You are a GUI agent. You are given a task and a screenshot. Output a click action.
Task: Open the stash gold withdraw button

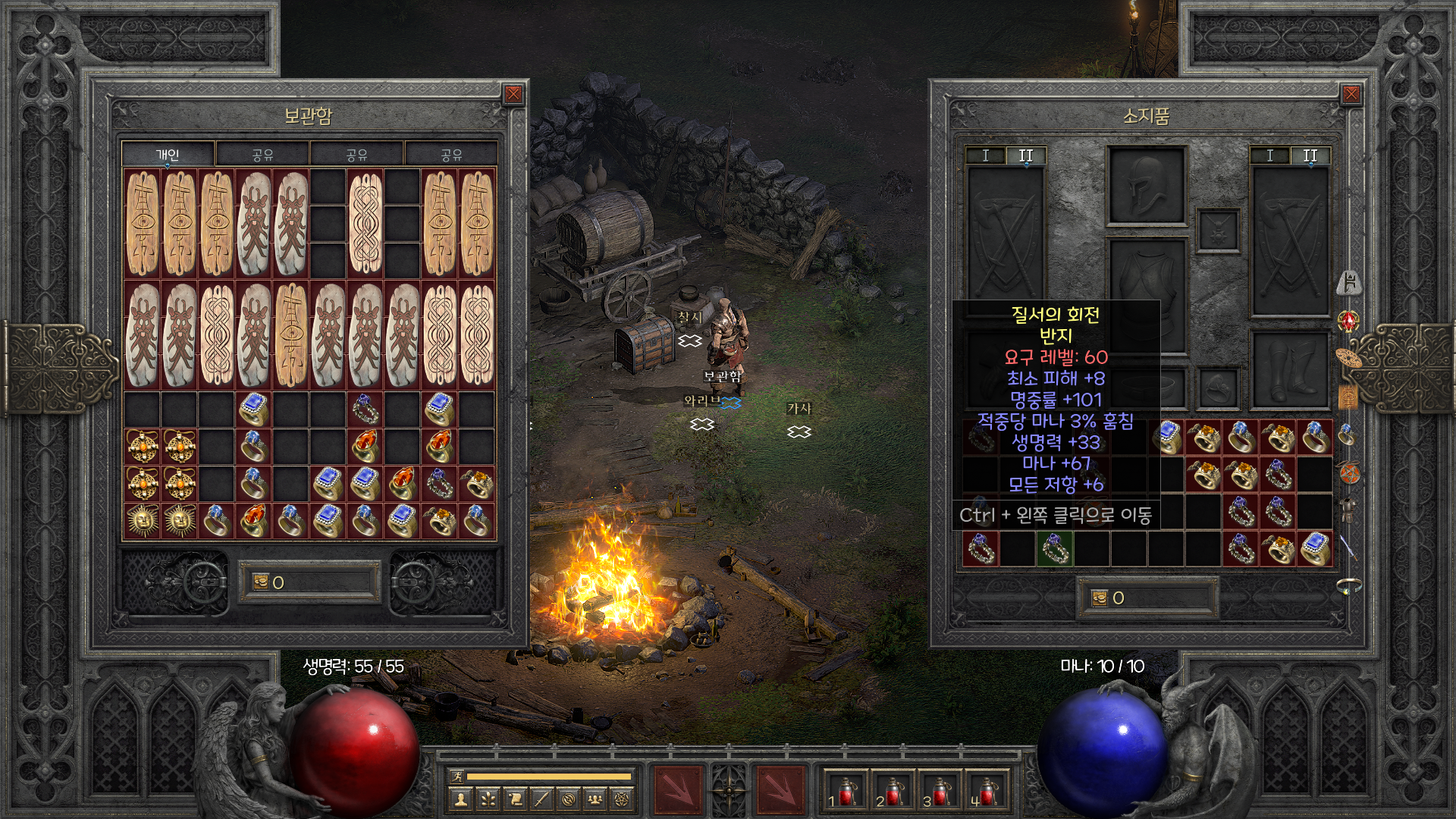click(x=261, y=582)
